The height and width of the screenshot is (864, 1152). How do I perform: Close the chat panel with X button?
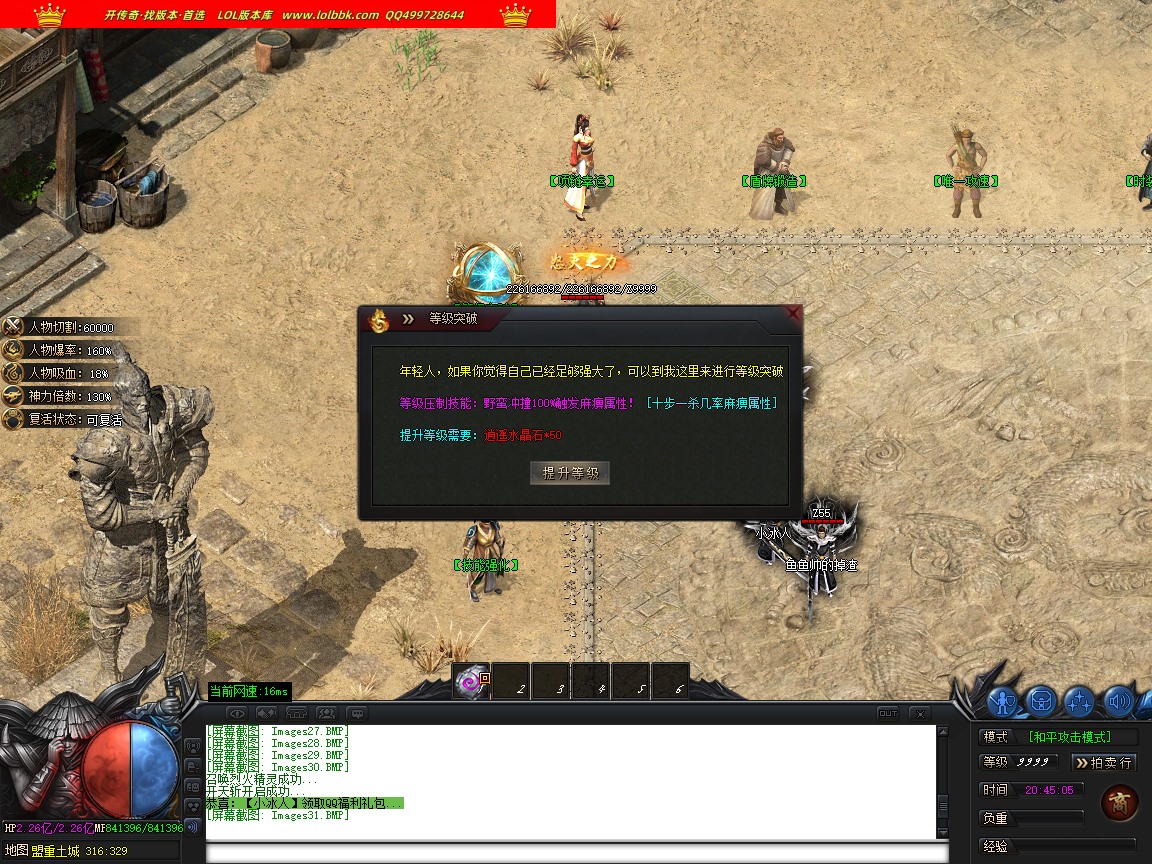[x=919, y=714]
